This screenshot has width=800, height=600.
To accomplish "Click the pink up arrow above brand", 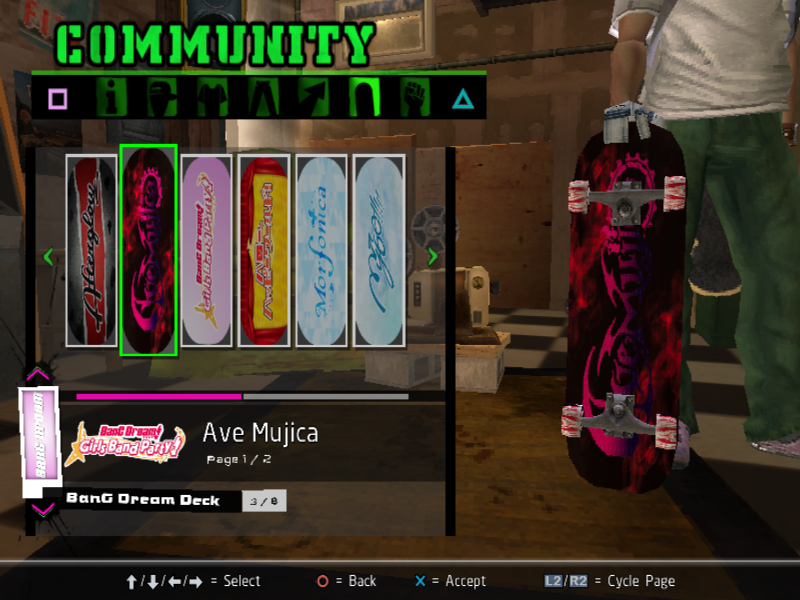I will pyautogui.click(x=39, y=375).
